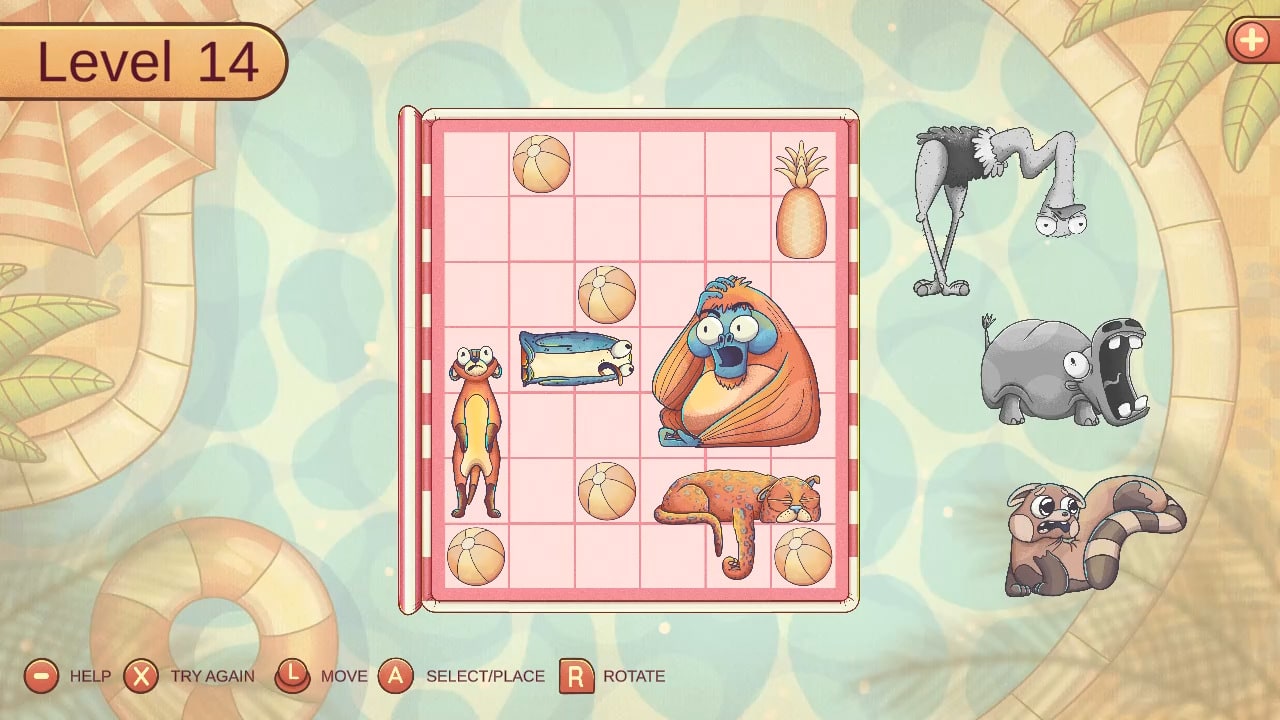
Task: Click the L Move button icon
Action: (x=293, y=676)
